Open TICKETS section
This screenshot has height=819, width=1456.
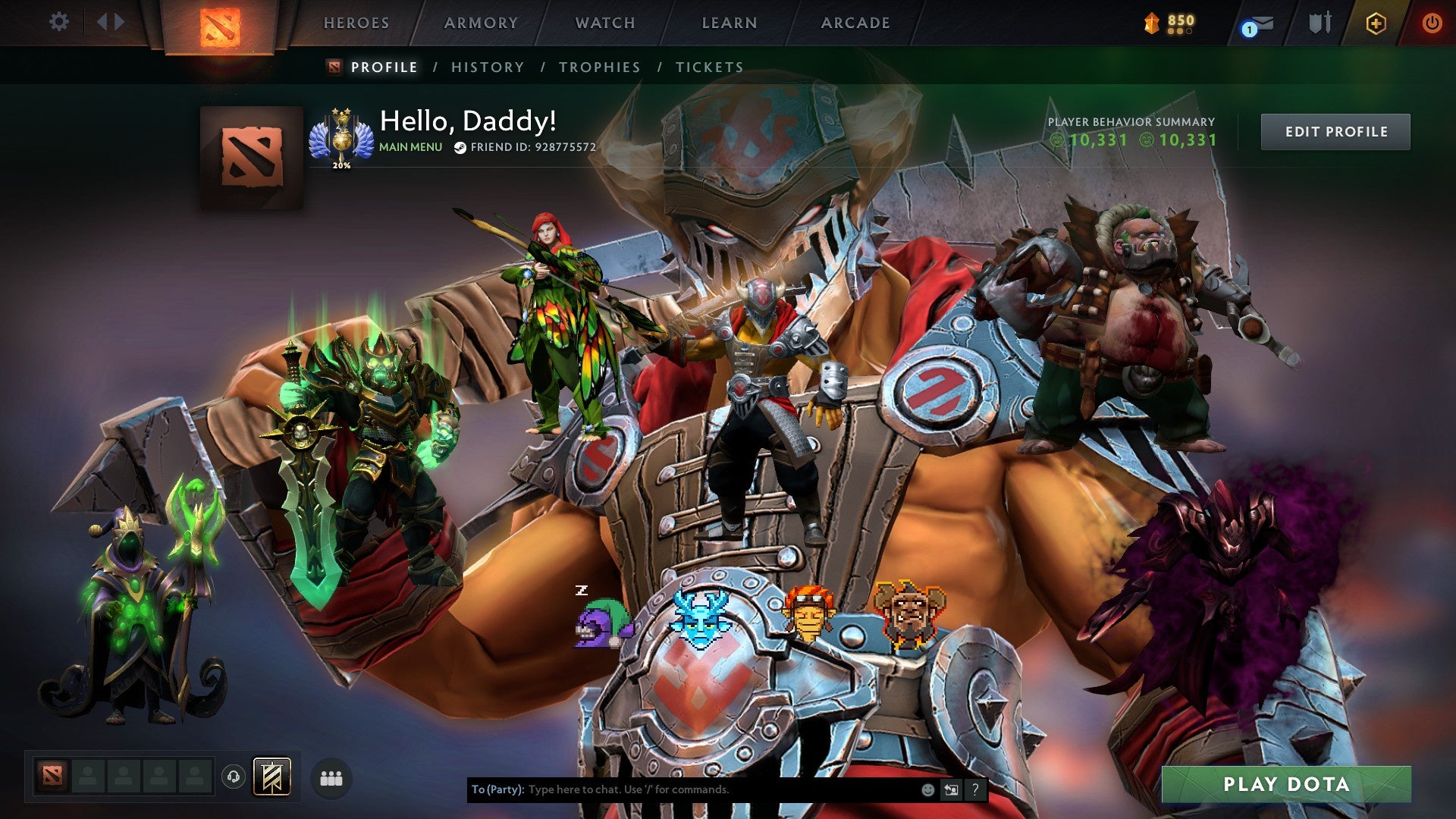[x=708, y=67]
